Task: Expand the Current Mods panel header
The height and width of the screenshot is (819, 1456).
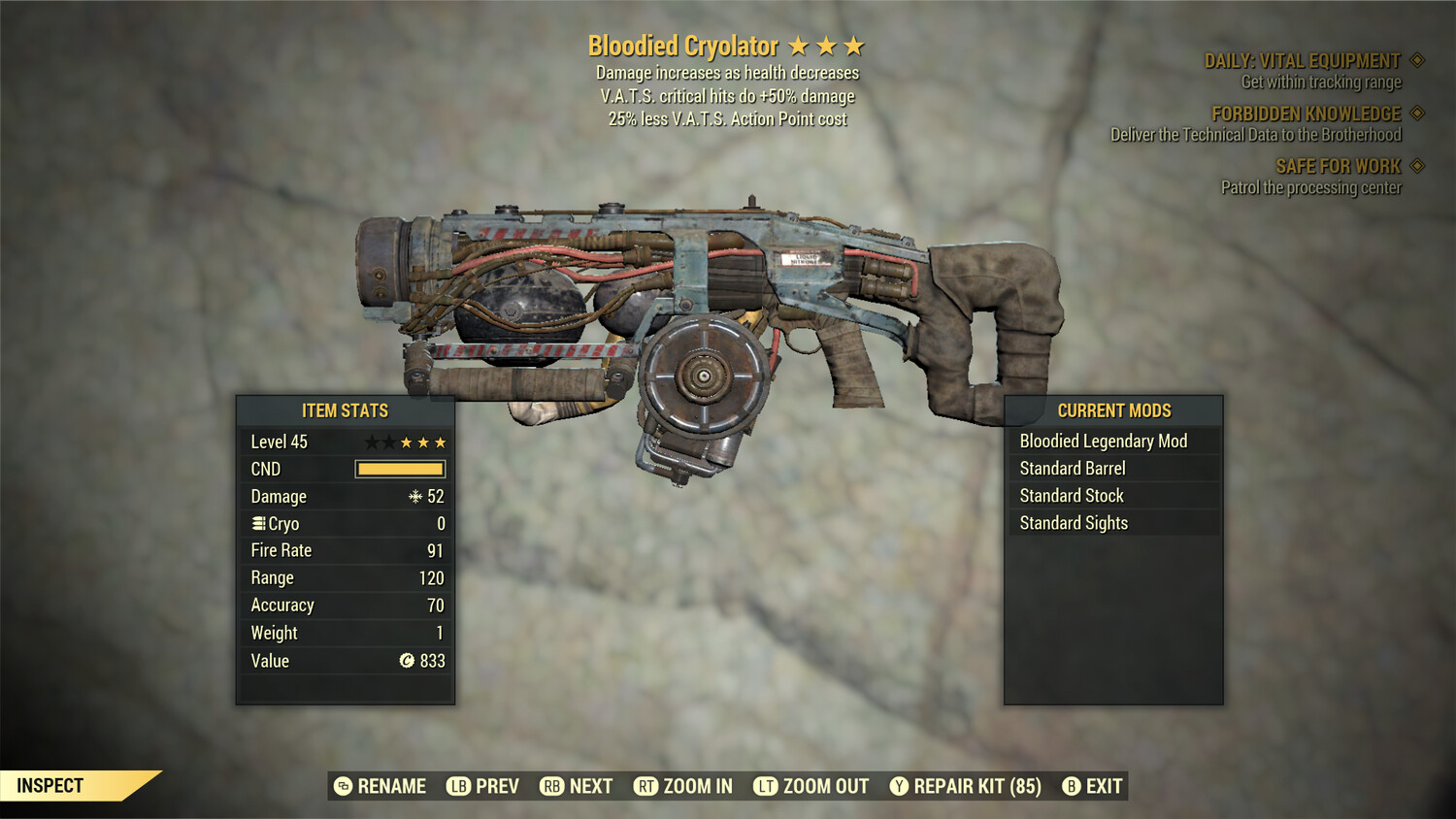Action: (x=1112, y=410)
